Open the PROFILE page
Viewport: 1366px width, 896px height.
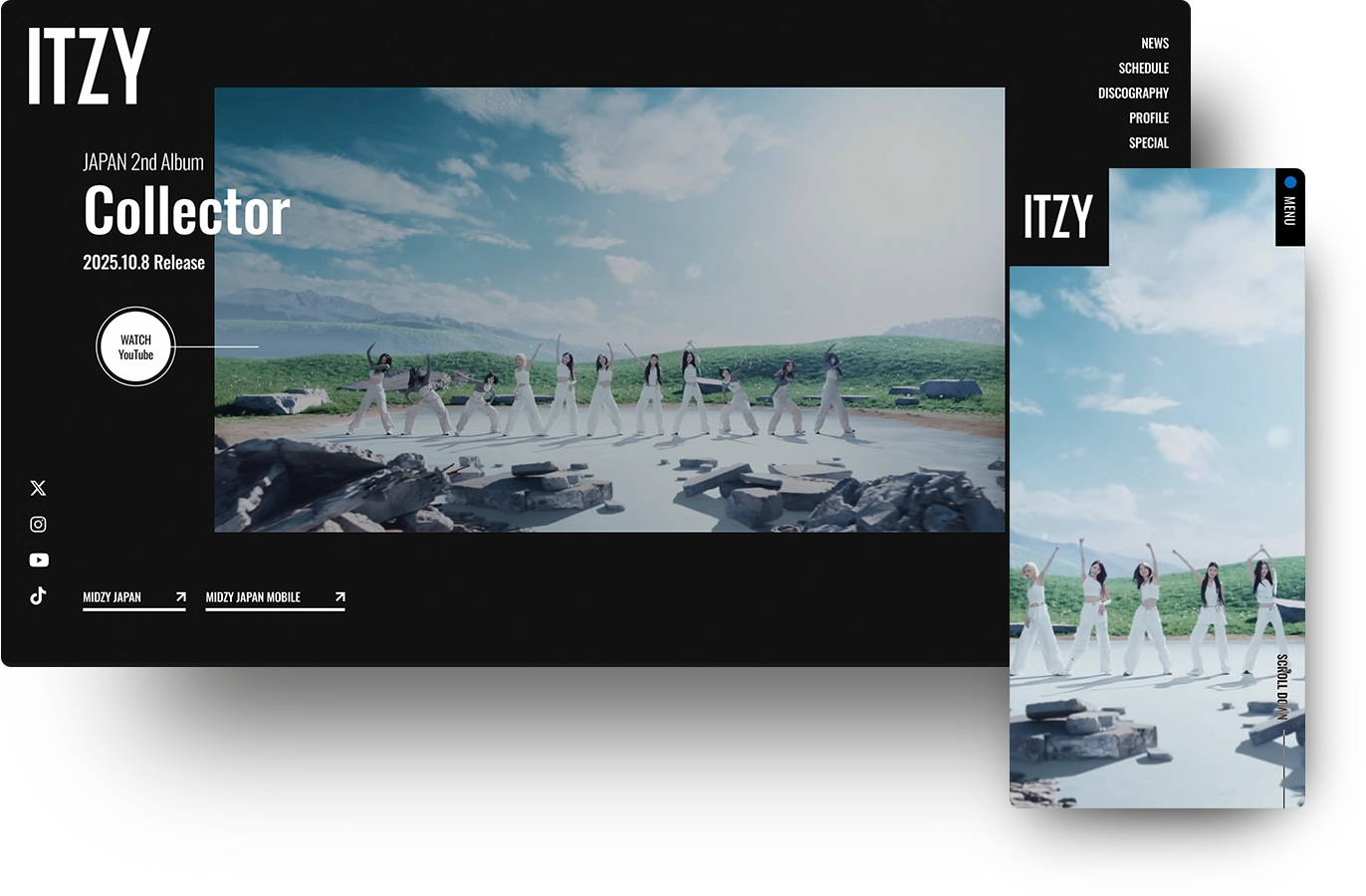click(1150, 117)
